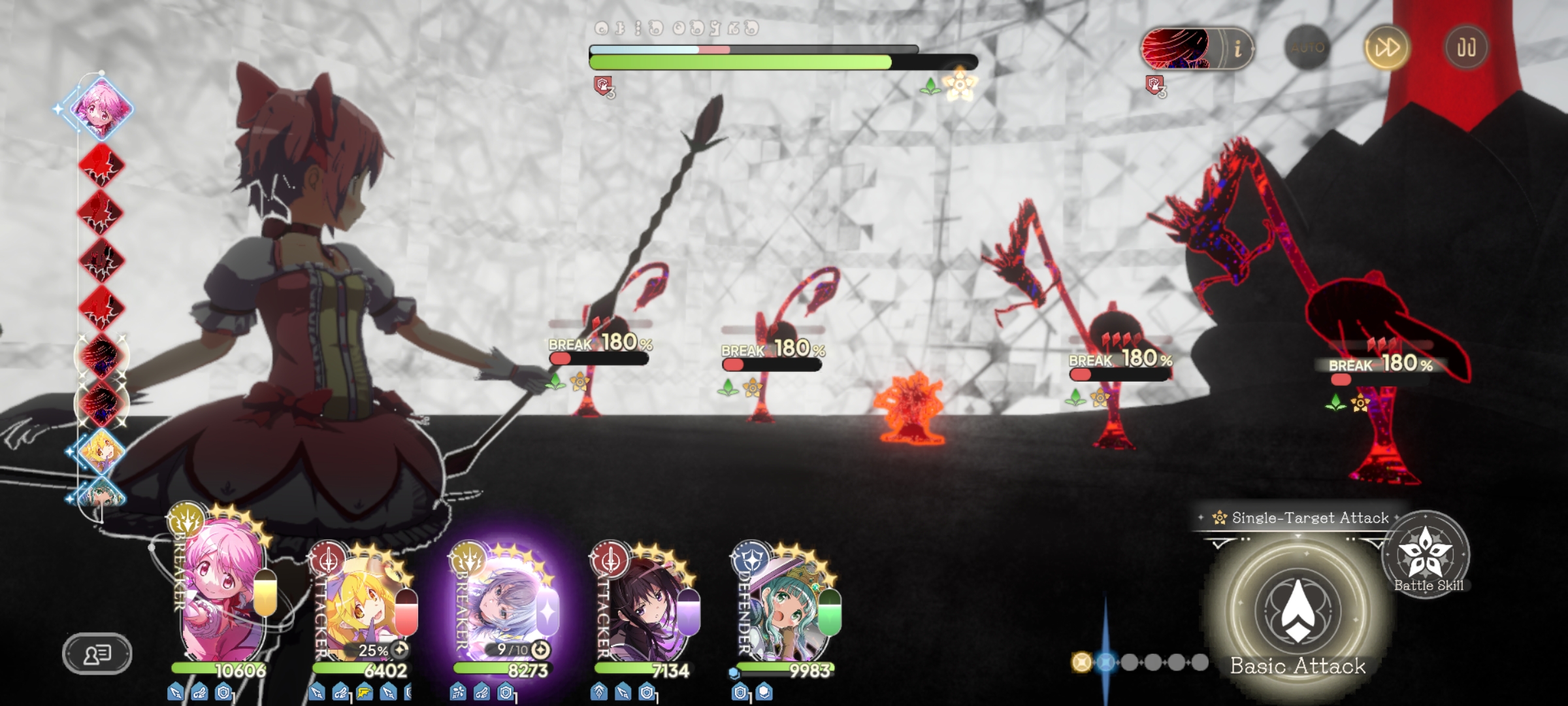Viewport: 1568px width, 706px height.
Task: Select the blonde portrait in turn order
Action: point(102,450)
